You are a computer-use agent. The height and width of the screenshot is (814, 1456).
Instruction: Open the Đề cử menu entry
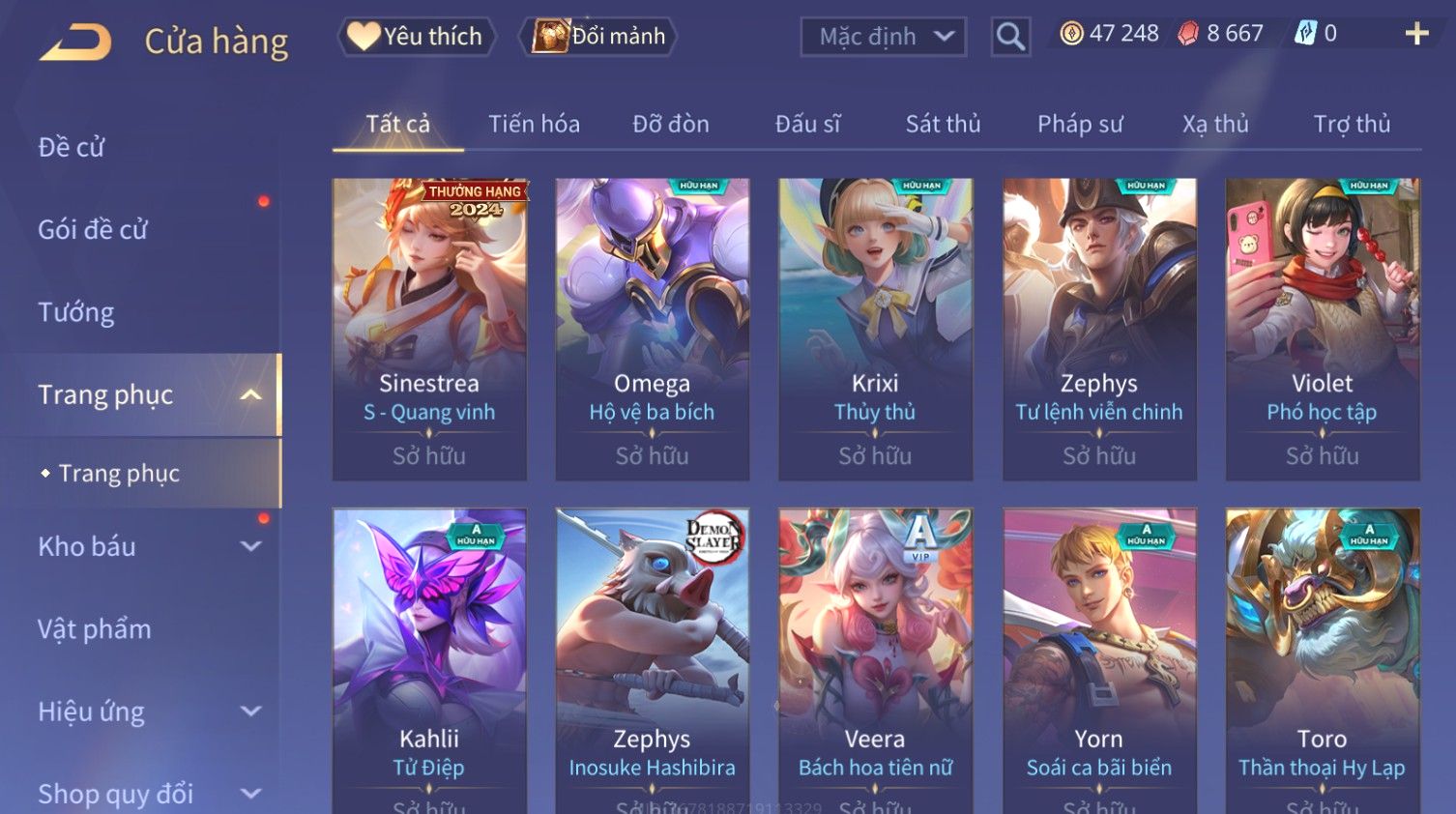coord(72,147)
